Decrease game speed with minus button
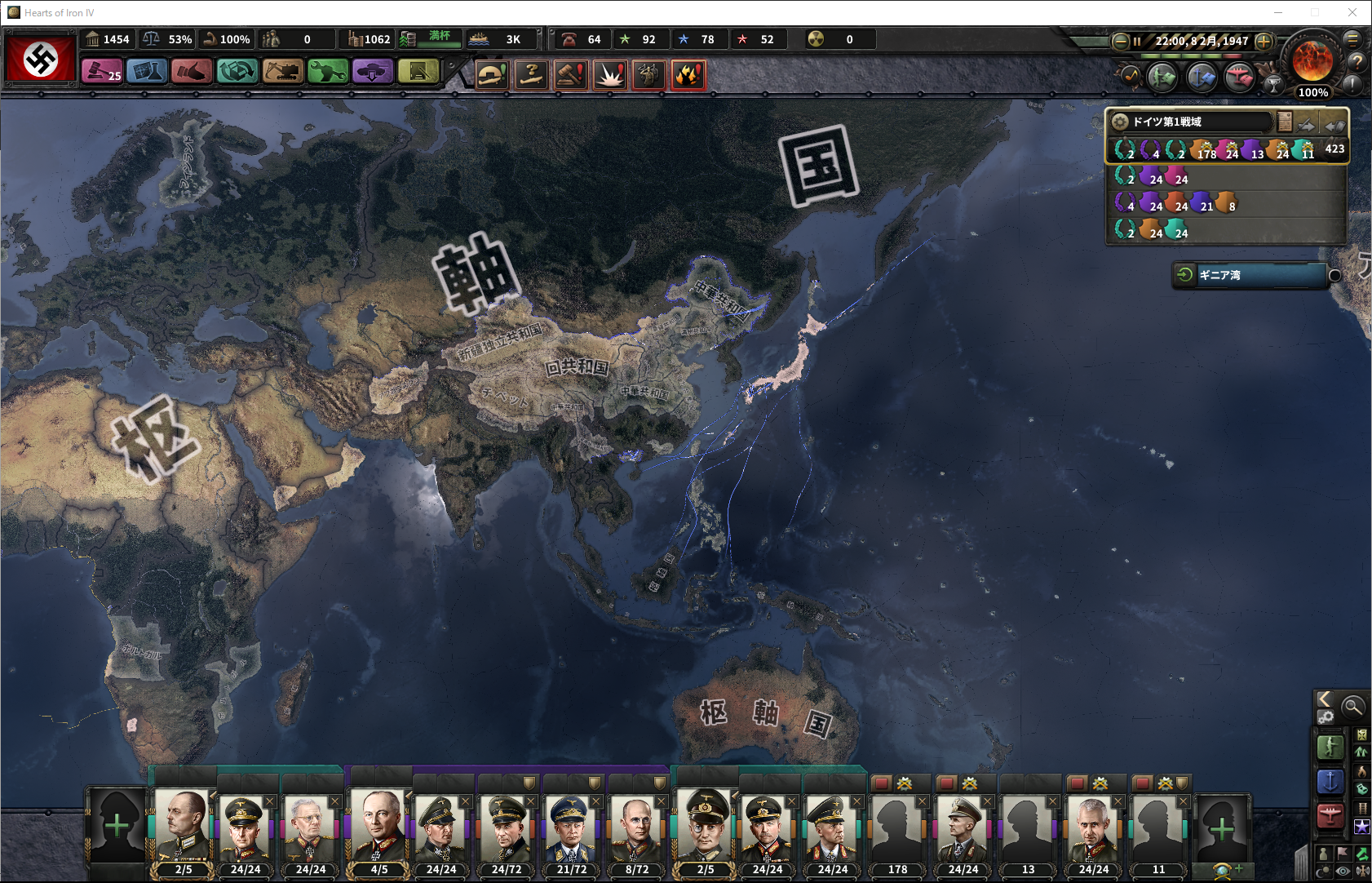The width and height of the screenshot is (1372, 883). pyautogui.click(x=1121, y=41)
